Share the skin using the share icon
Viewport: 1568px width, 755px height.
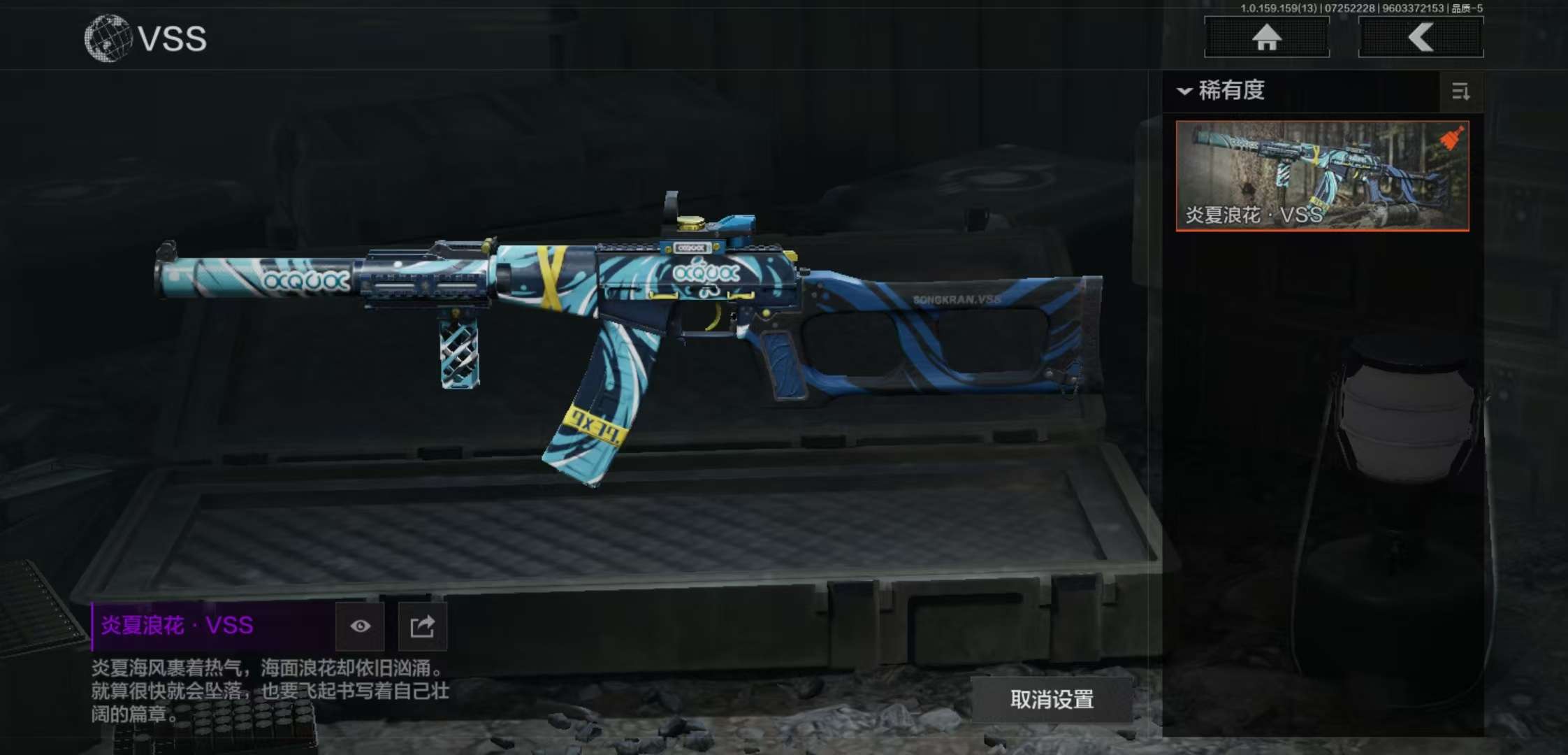(x=422, y=626)
